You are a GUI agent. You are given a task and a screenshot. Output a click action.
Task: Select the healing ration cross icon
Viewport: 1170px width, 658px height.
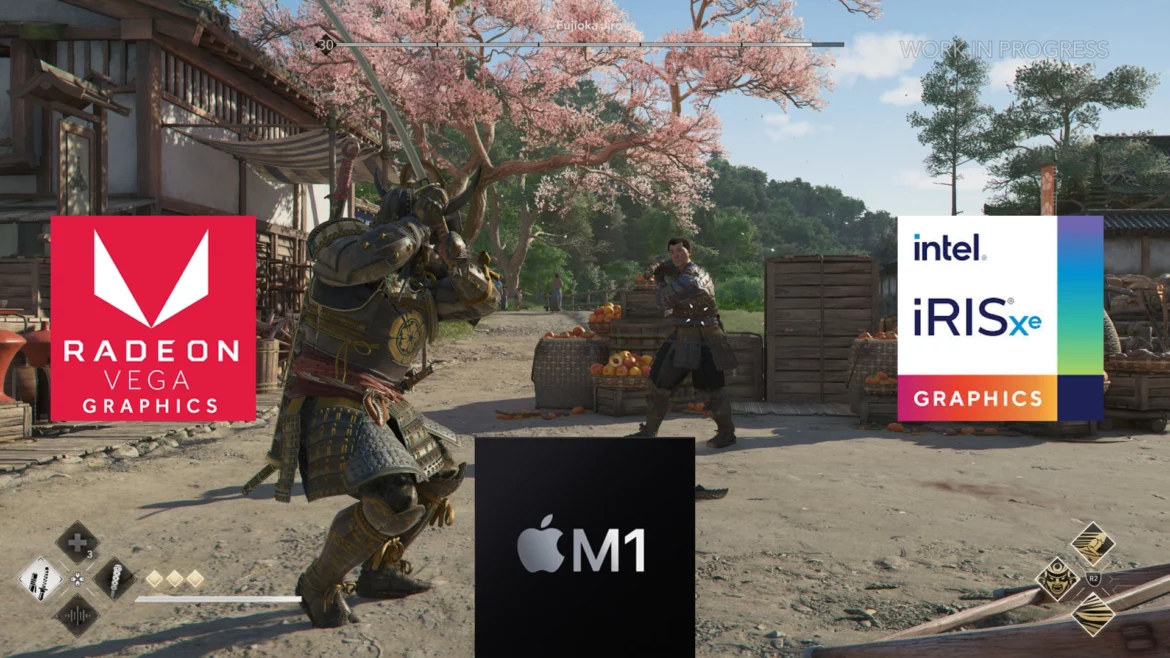click(76, 542)
